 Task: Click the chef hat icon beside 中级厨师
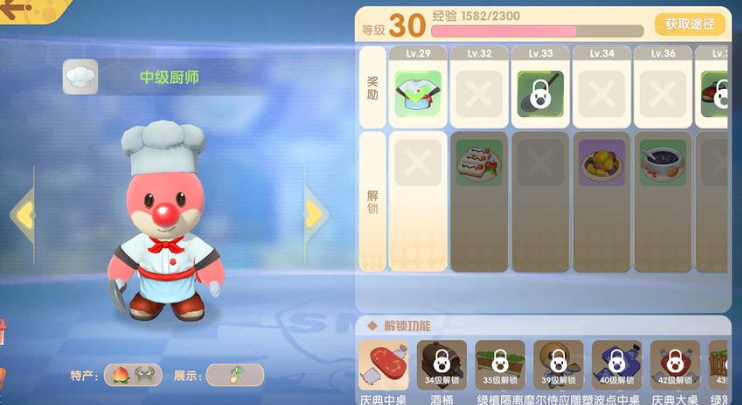(80, 77)
